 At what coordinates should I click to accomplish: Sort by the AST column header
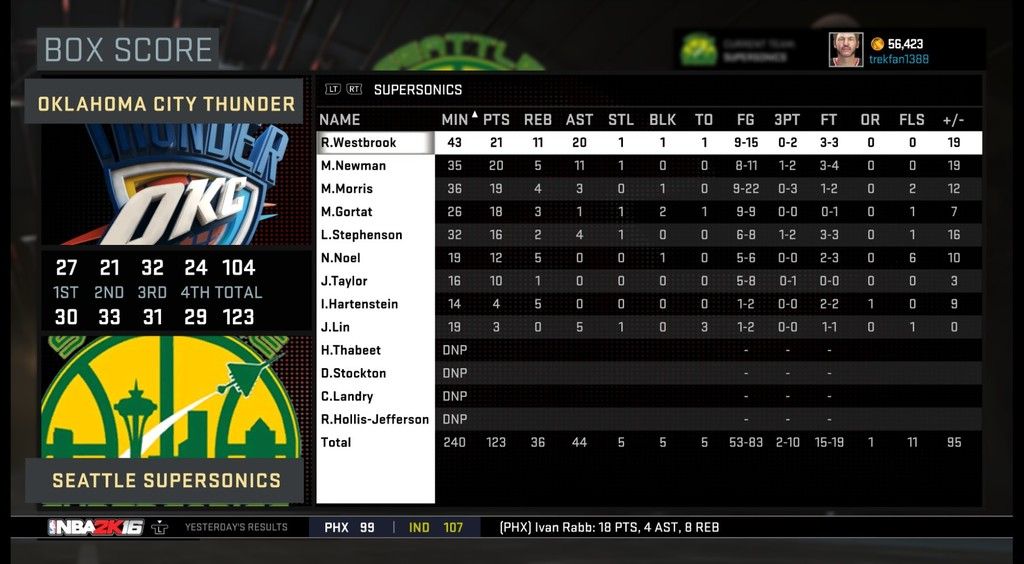coord(579,119)
